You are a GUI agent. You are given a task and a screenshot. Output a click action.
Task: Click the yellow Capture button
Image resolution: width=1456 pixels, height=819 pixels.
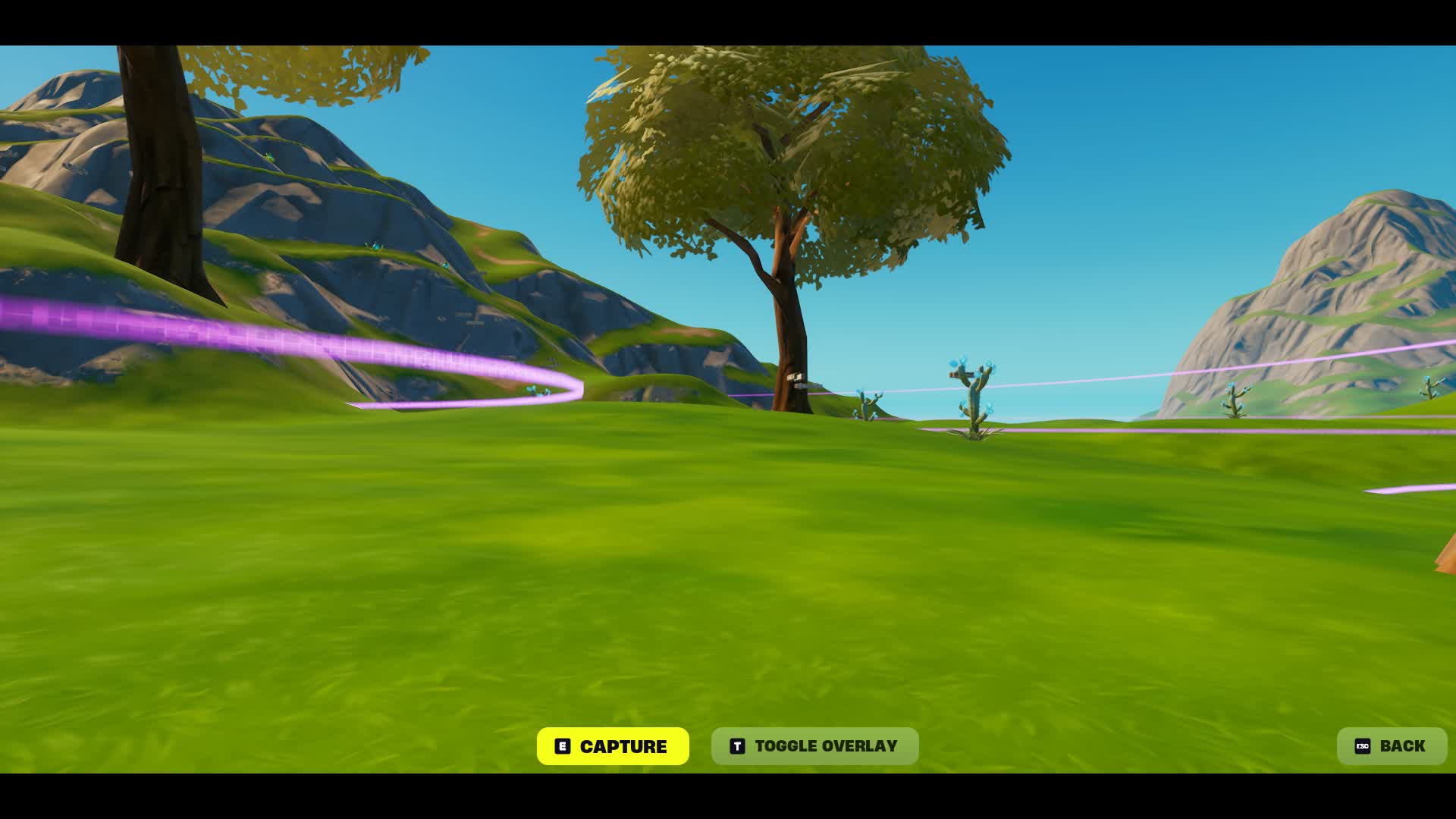tap(613, 746)
